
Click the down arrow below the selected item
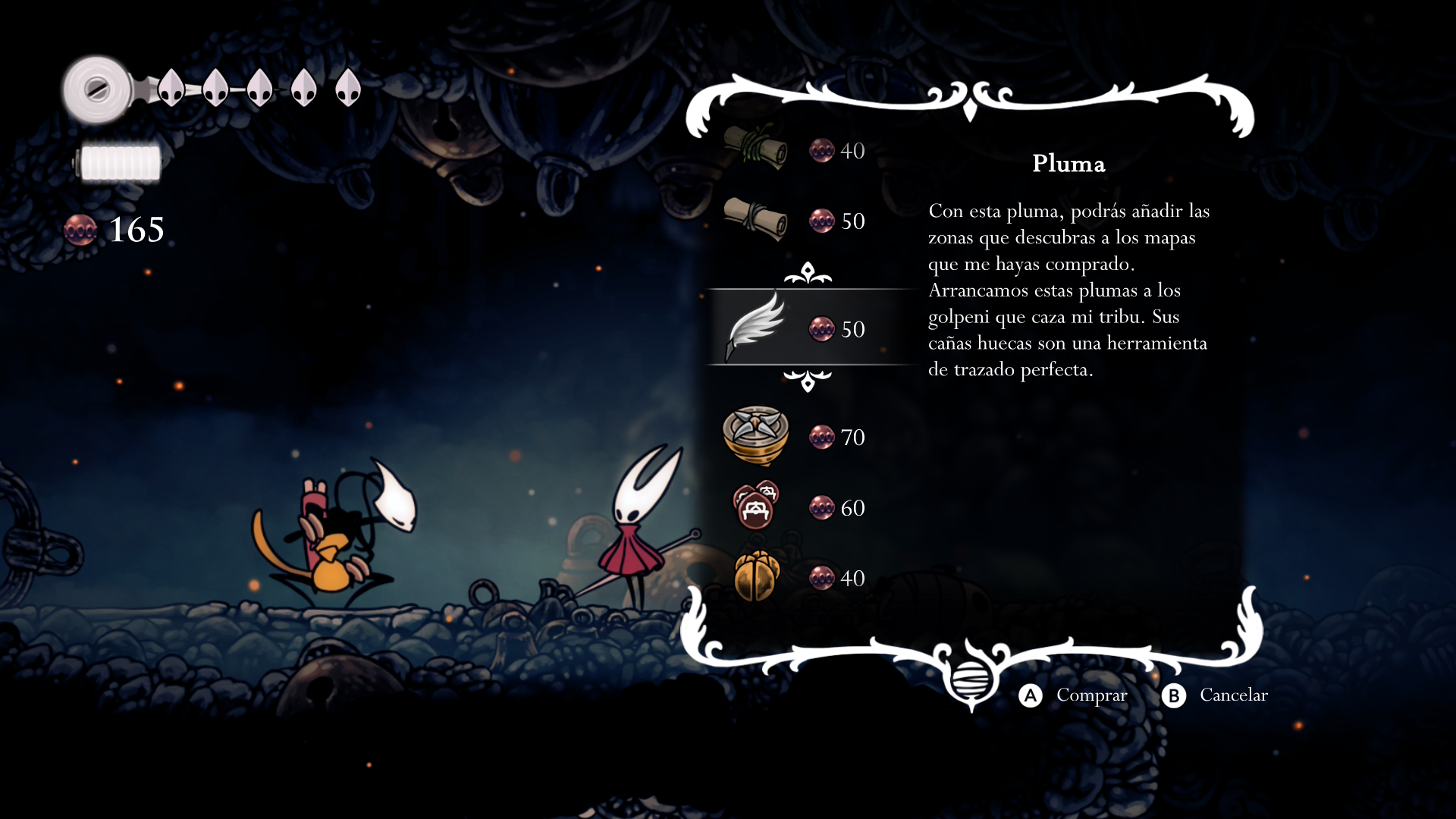808,381
